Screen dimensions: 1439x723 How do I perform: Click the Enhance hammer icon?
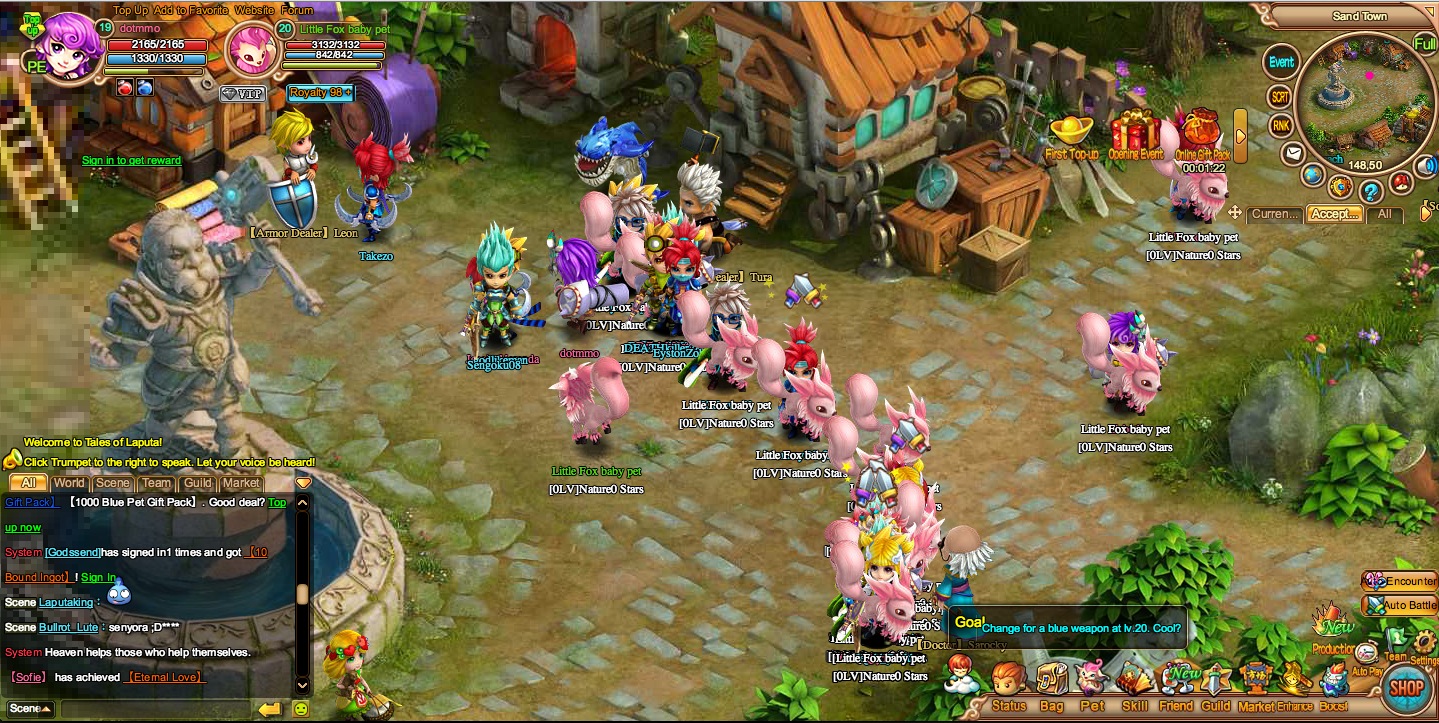(1295, 685)
